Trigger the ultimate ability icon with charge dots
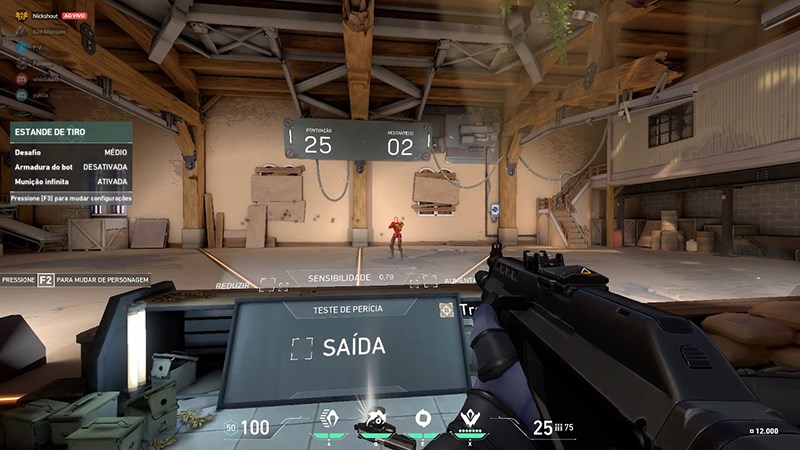The image size is (800, 450). click(467, 419)
